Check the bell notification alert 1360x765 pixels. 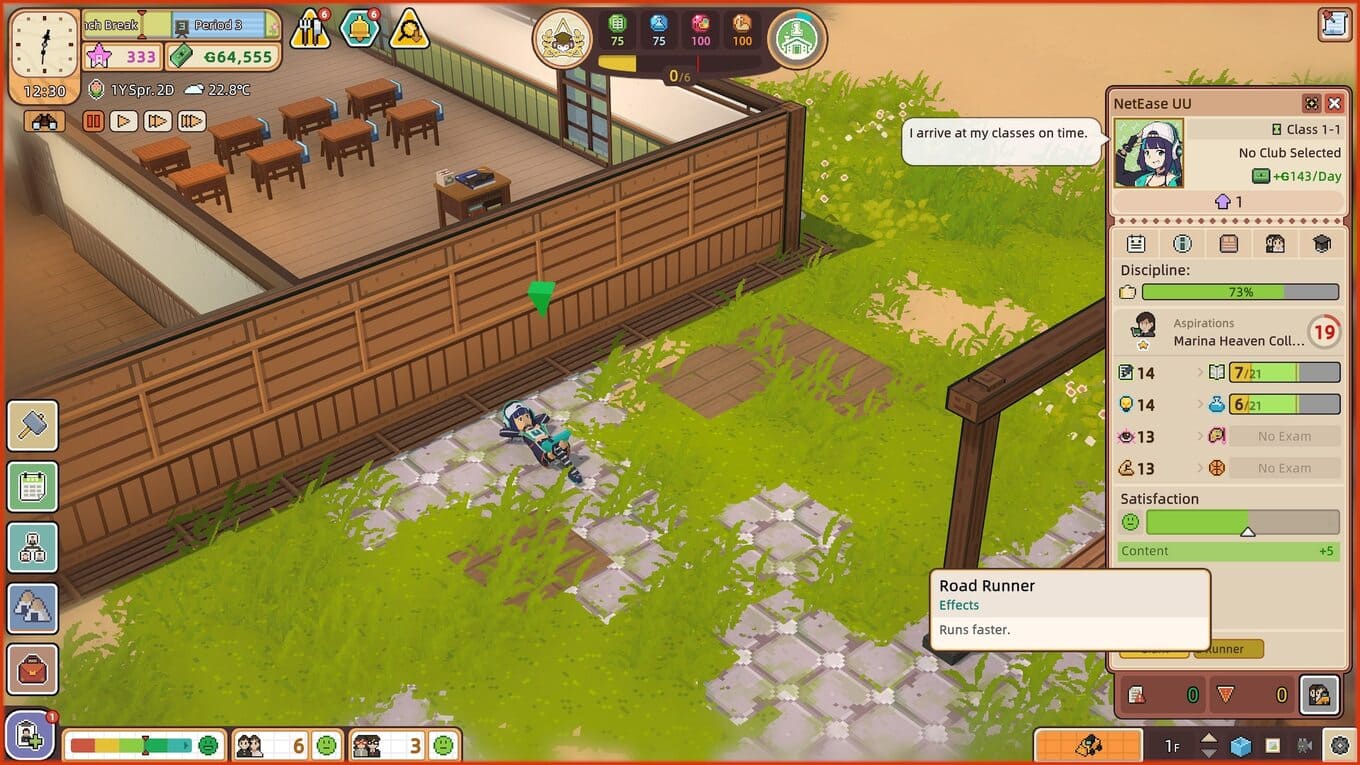coord(359,29)
